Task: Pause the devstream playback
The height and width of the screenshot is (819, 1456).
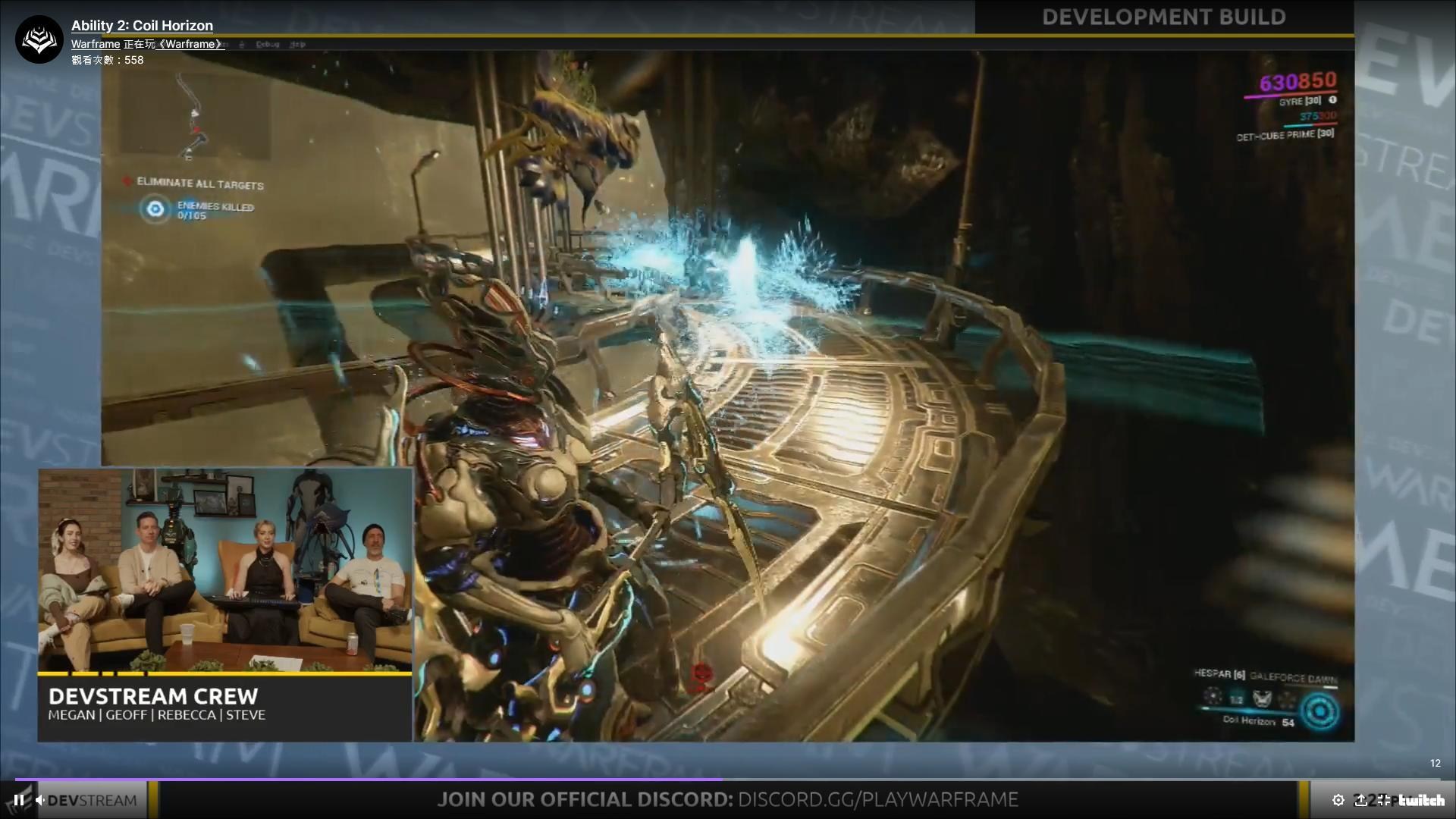Action: click(x=18, y=800)
